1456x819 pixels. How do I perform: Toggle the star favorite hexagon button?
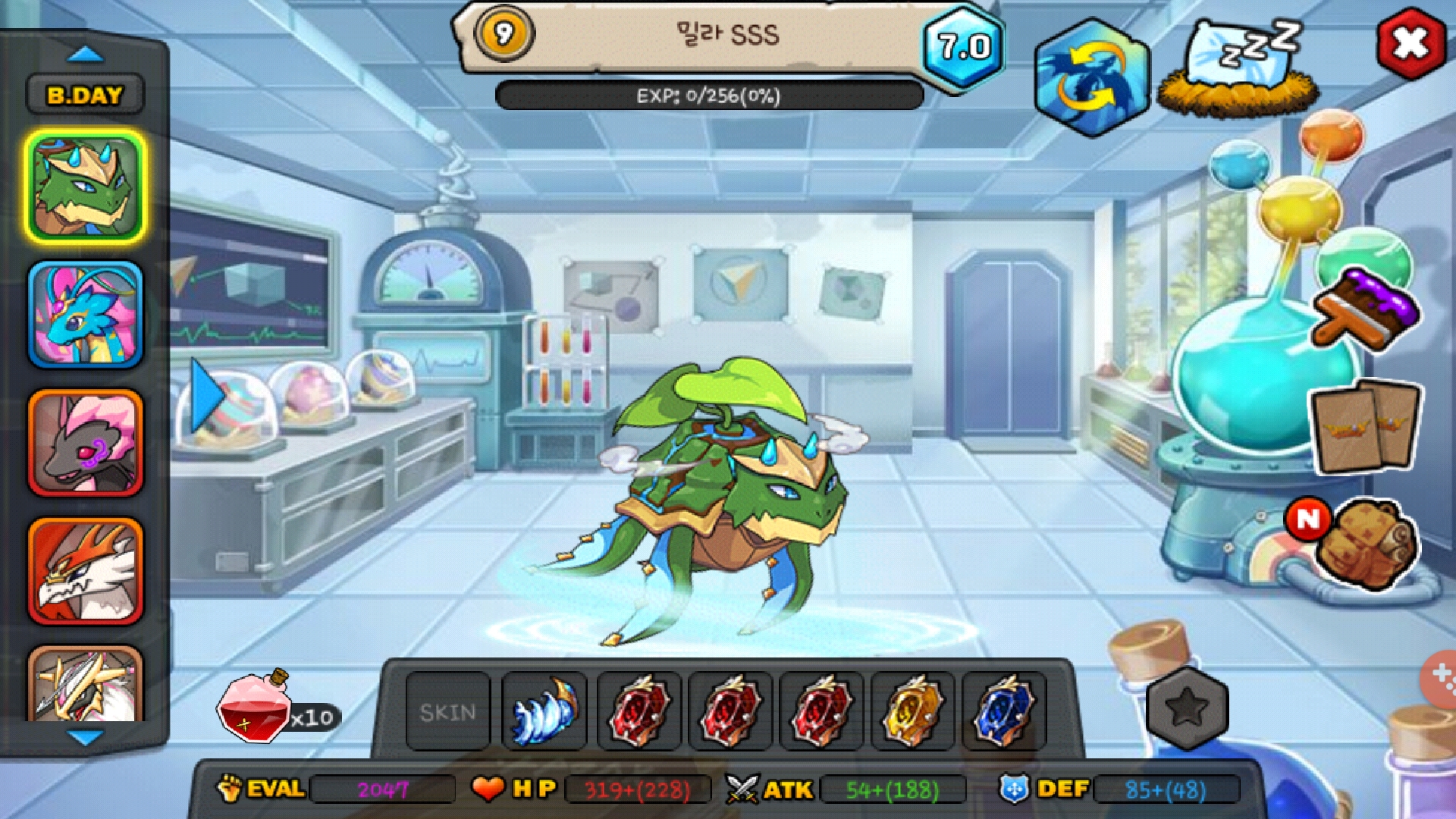point(1187,708)
